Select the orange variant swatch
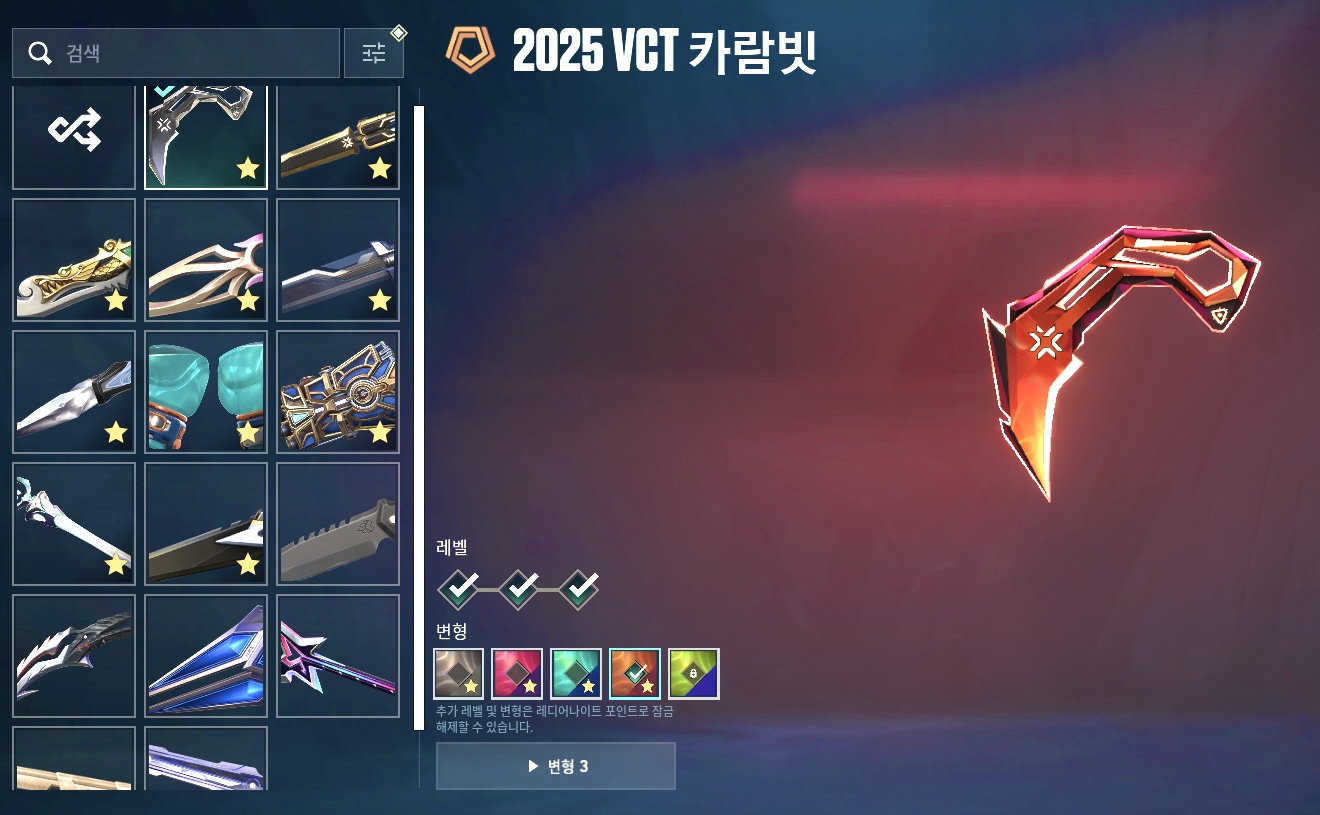The image size is (1320, 815). coord(635,674)
